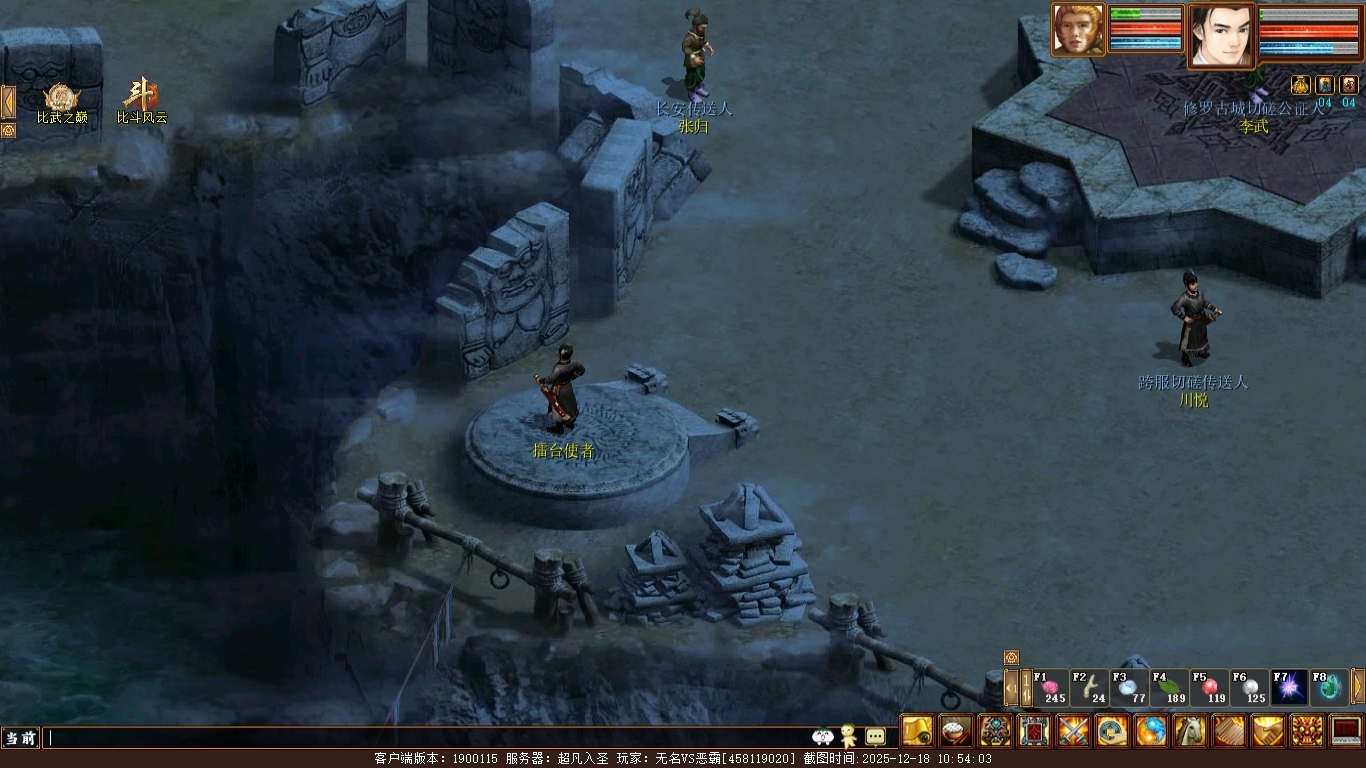The width and height of the screenshot is (1366, 768).
Task: Open the handshake menu icon
Action: (1268, 731)
